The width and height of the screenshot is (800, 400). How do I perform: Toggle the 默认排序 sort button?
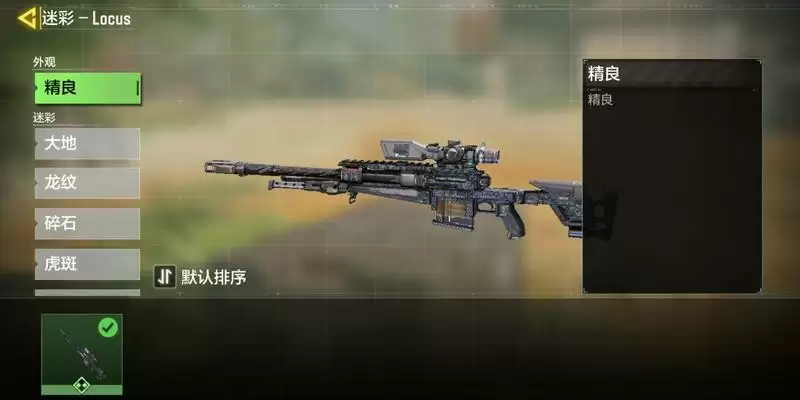tap(200, 277)
